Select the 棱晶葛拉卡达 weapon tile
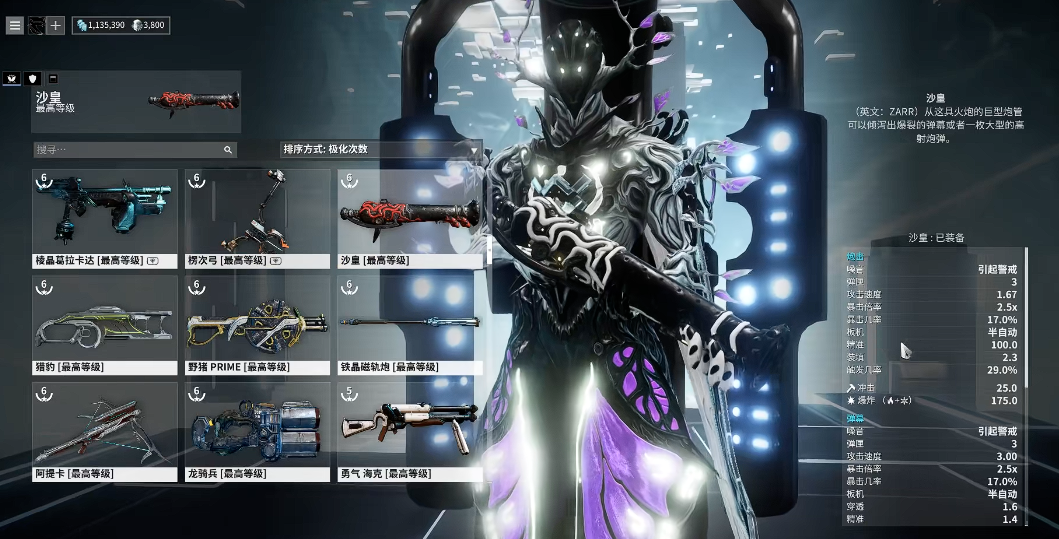1059x539 pixels. [x=105, y=218]
